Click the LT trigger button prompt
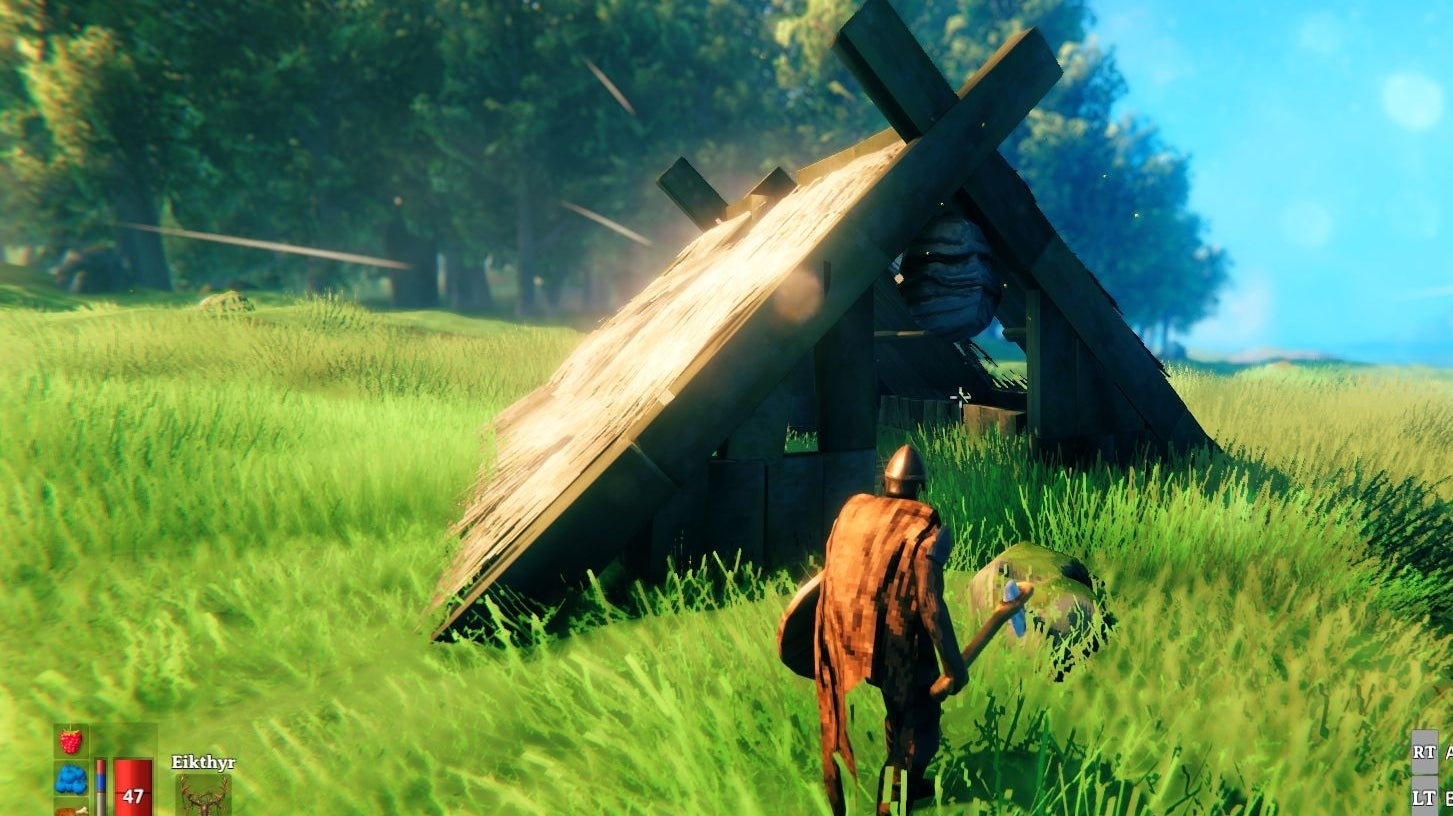The width and height of the screenshot is (1453, 816). (x=1424, y=796)
